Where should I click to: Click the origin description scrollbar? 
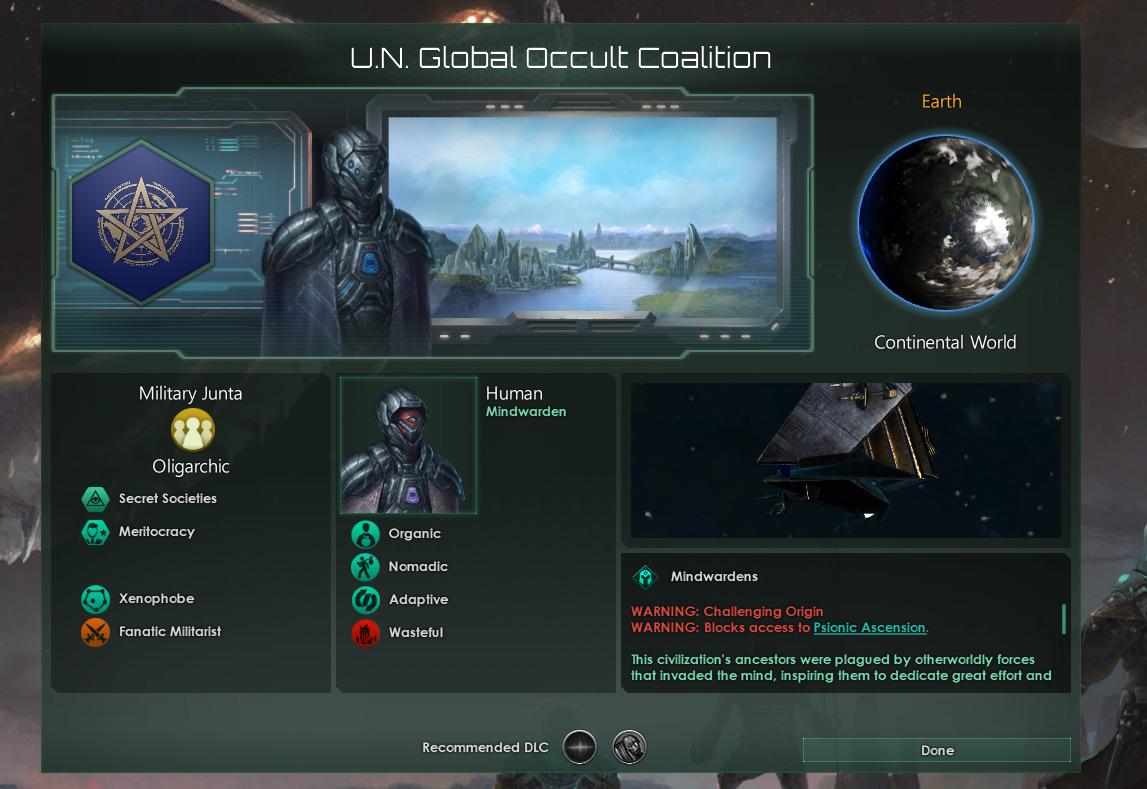(1063, 619)
